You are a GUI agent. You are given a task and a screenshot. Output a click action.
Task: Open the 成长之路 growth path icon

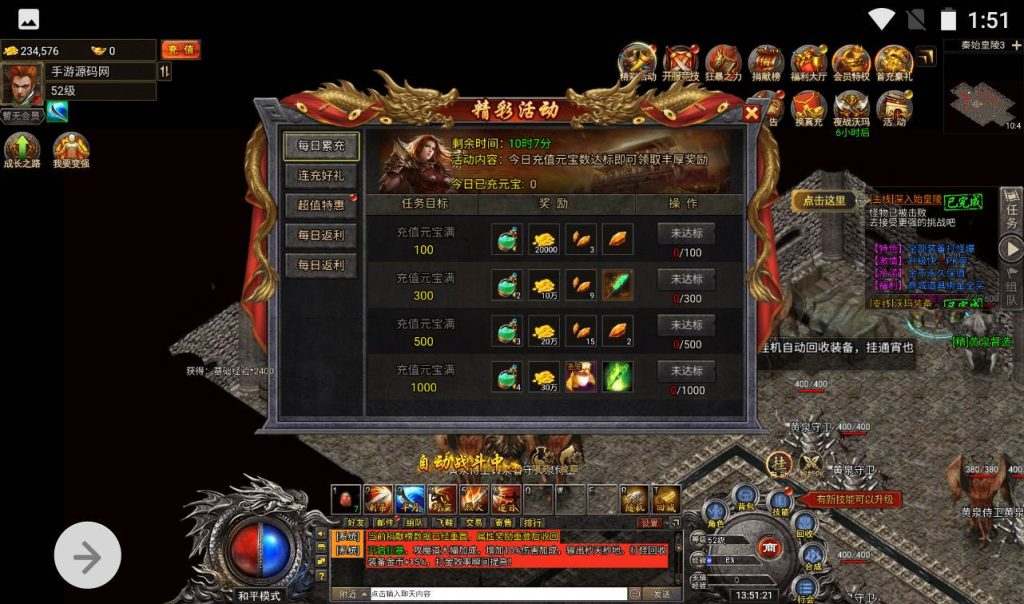21,152
